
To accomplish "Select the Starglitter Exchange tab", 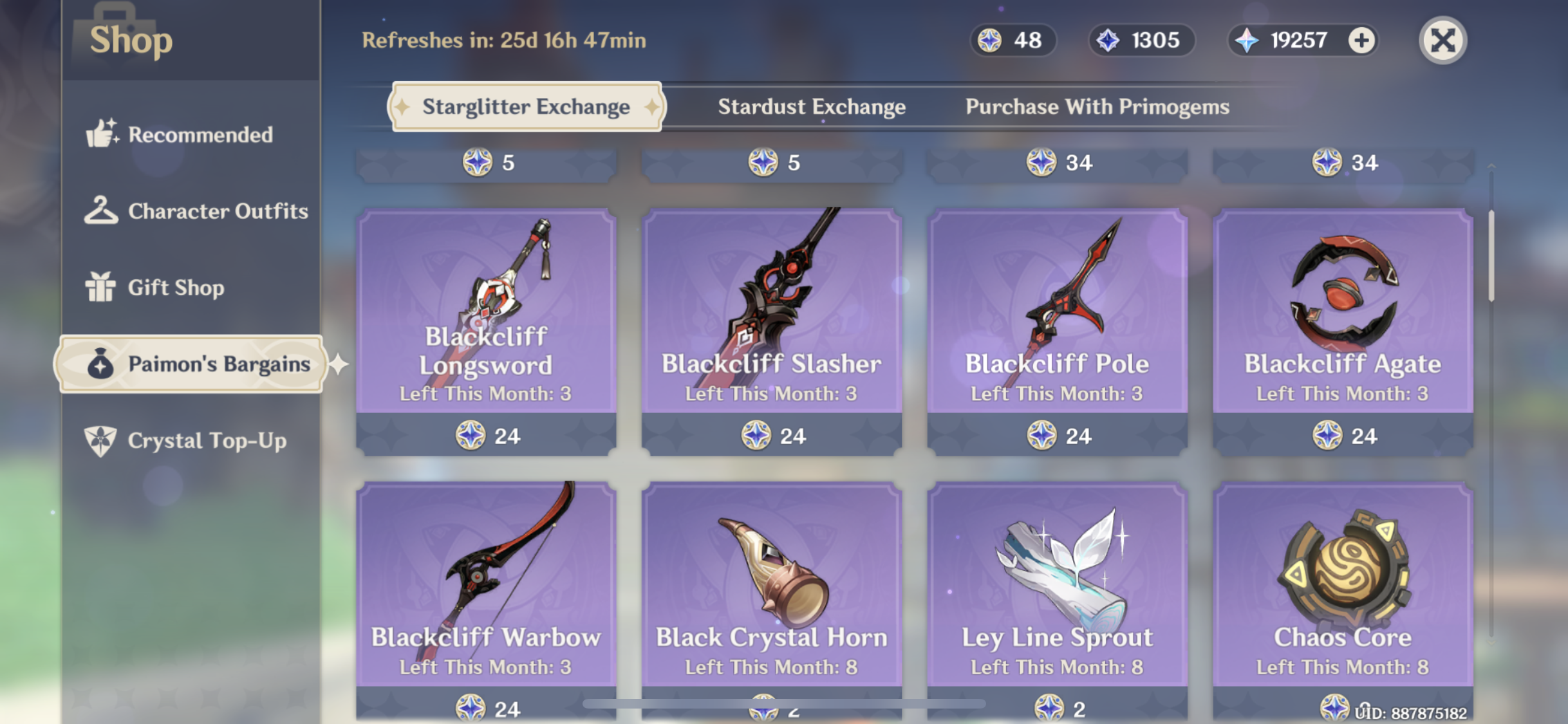I will 526,107.
